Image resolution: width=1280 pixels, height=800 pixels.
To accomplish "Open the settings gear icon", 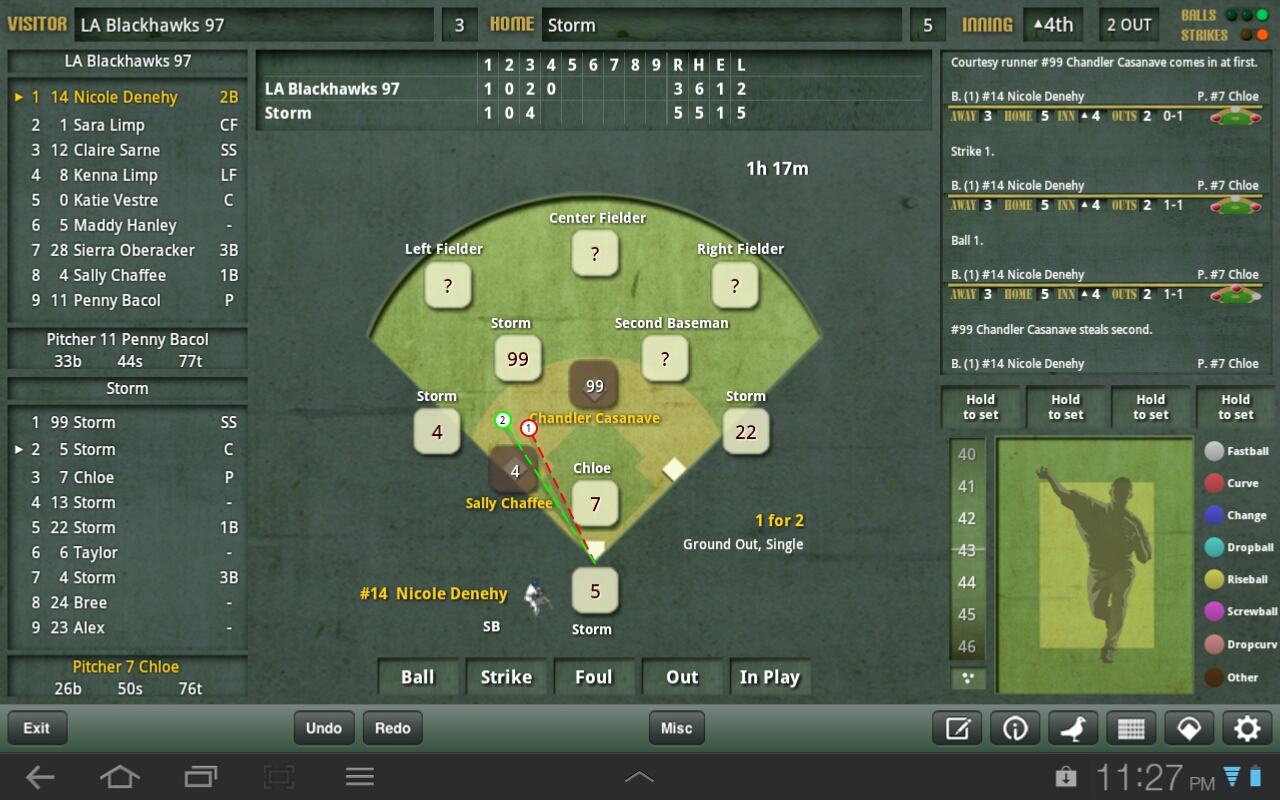I will (1246, 728).
